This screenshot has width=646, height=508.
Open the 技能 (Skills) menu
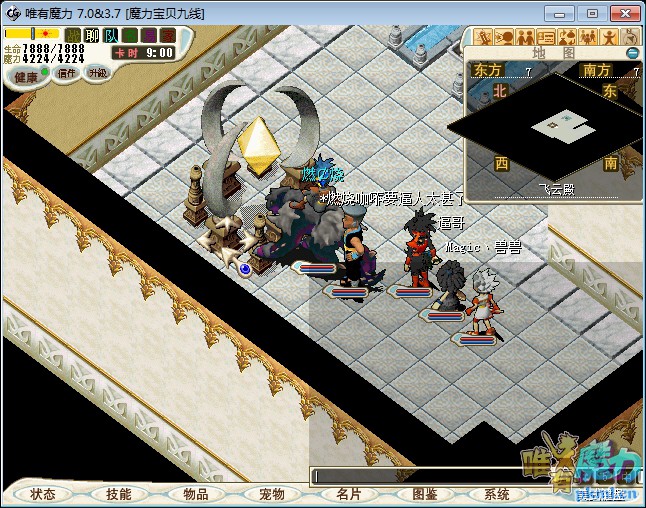point(118,494)
